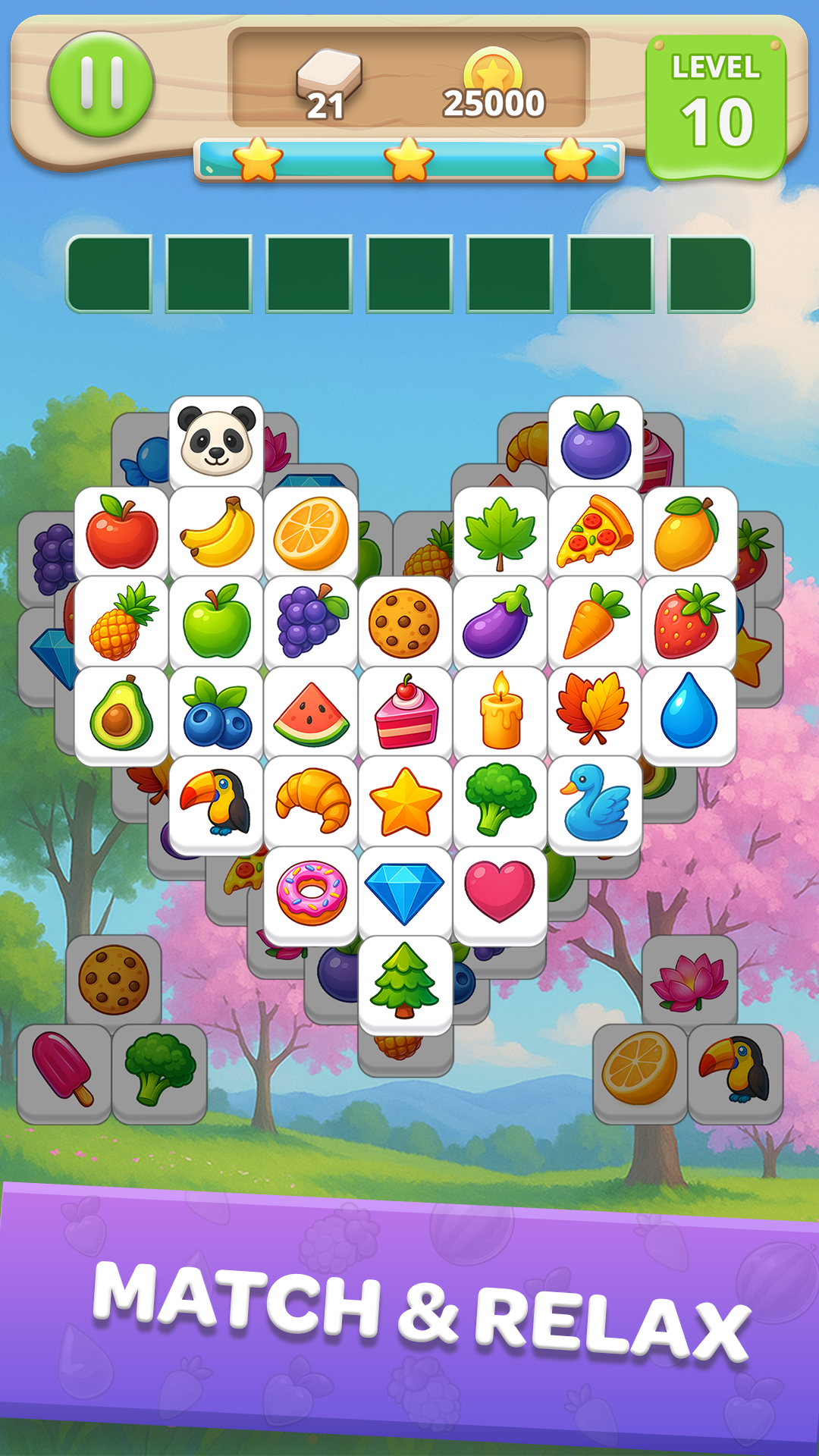The image size is (819, 1456).
Task: Choose the blue swan tile
Action: 595,804
